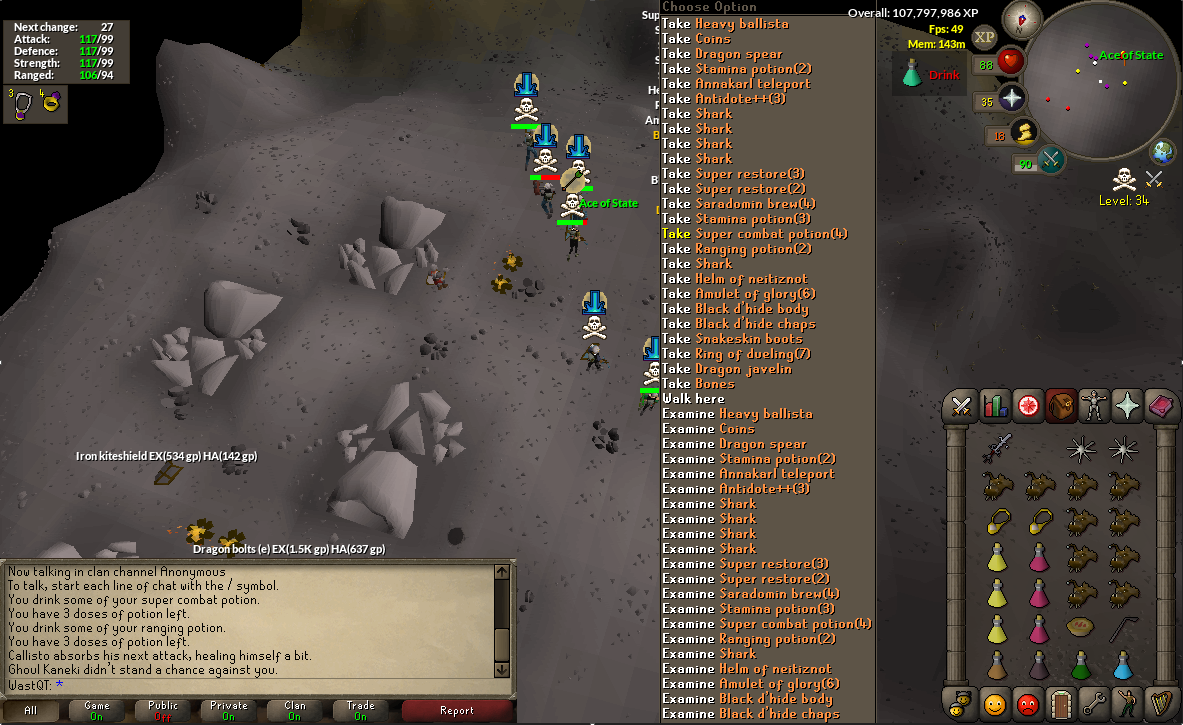Show the All chat tab
Image resolution: width=1183 pixels, height=725 pixels.
[31, 711]
